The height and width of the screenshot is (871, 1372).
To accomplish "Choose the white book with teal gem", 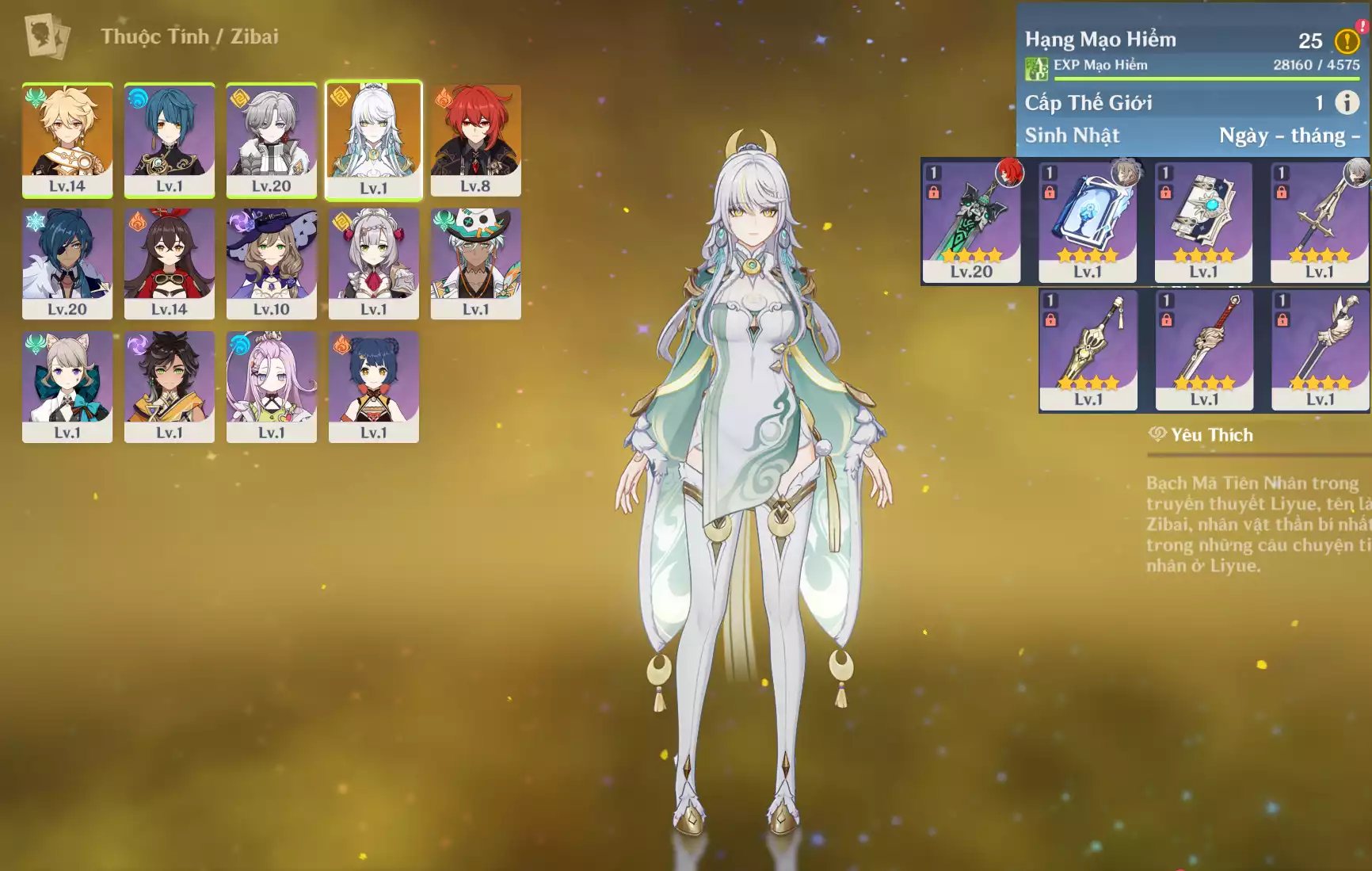I will tap(1203, 220).
